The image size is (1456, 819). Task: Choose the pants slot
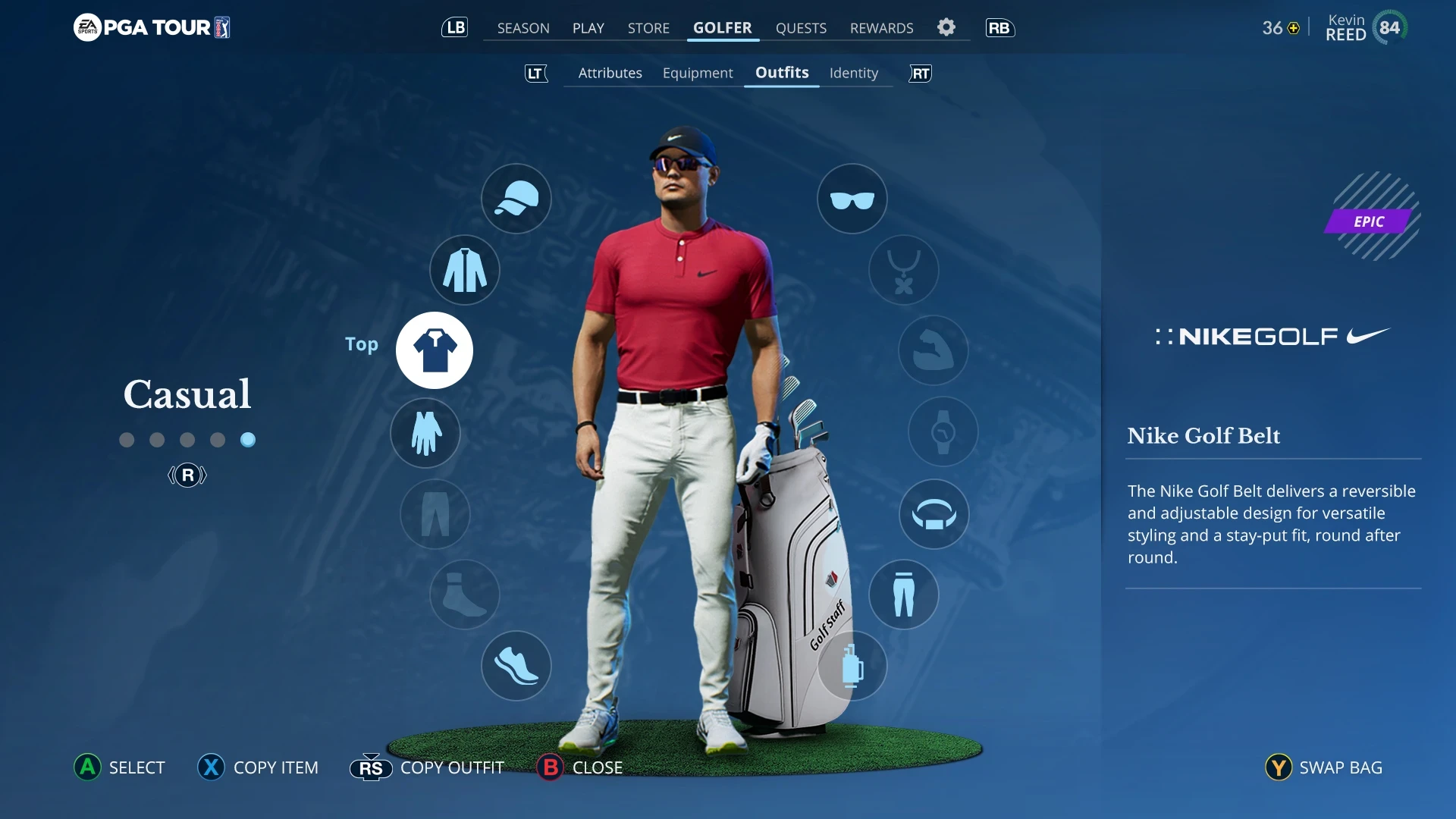coord(904,595)
